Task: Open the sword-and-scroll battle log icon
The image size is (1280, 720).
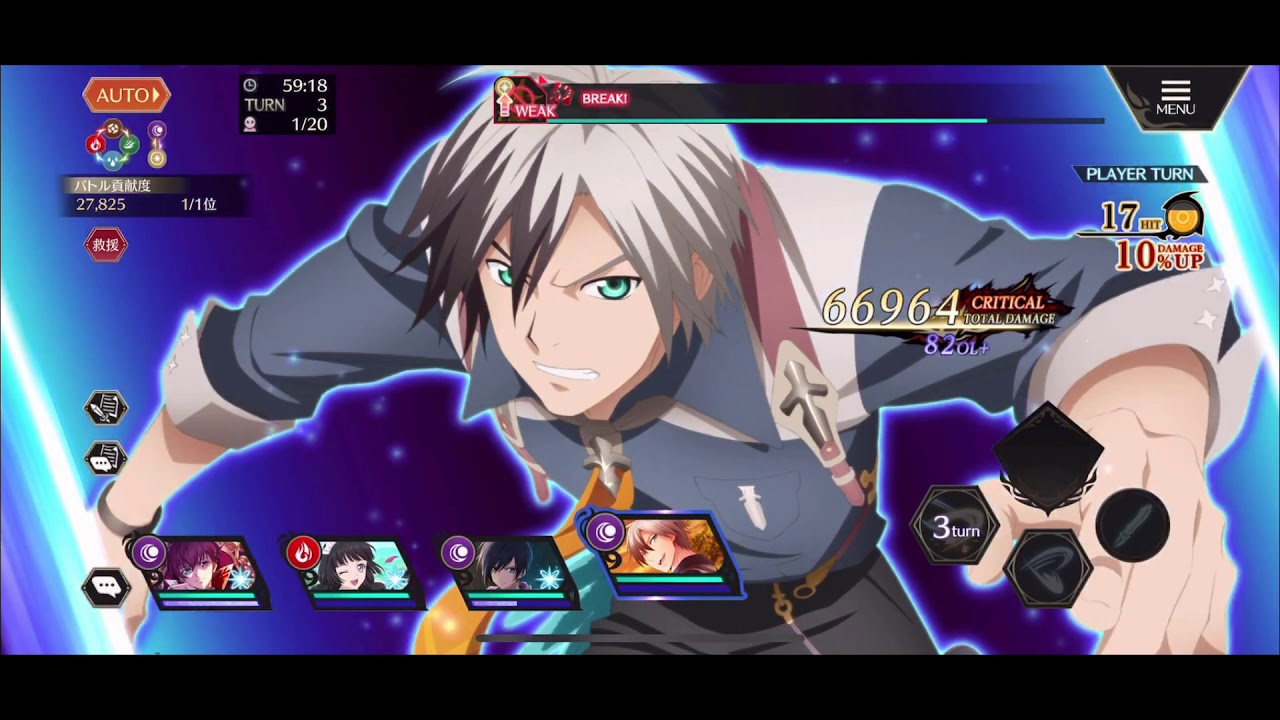Action: coord(105,408)
